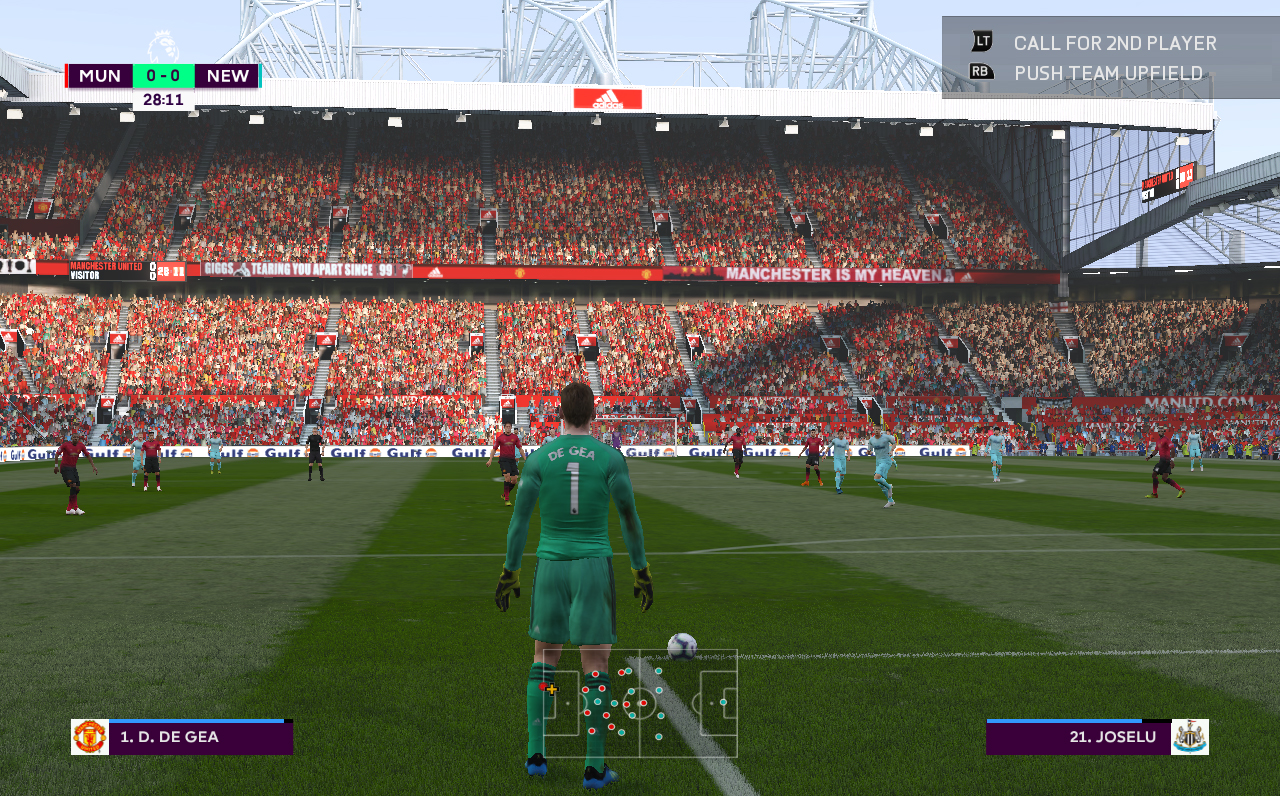Click the Newcastle United crest icon
This screenshot has width=1280, height=796.
[x=1190, y=737]
